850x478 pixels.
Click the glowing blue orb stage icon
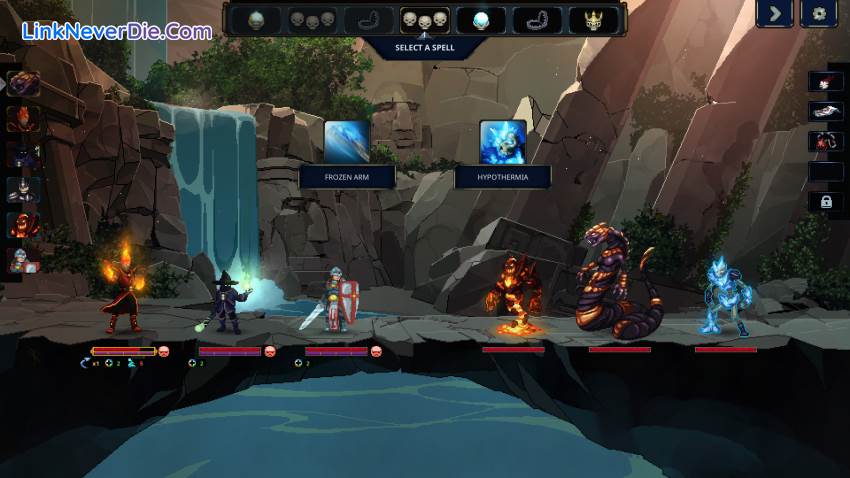(x=481, y=20)
